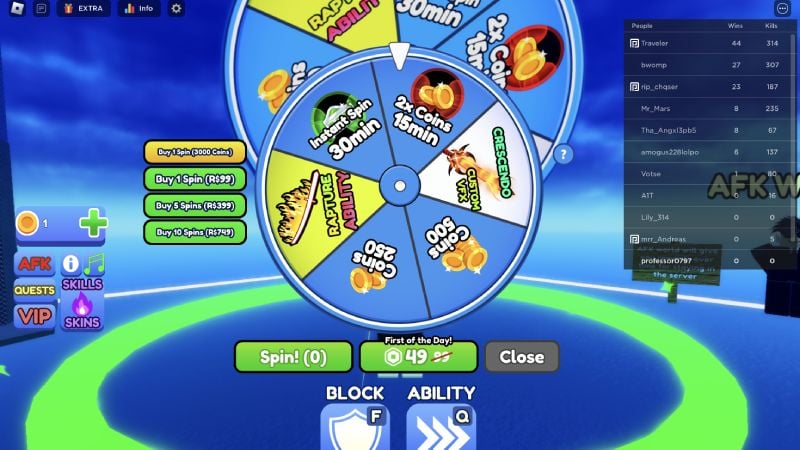Open the EXTRA gift menu in top bar

click(83, 9)
